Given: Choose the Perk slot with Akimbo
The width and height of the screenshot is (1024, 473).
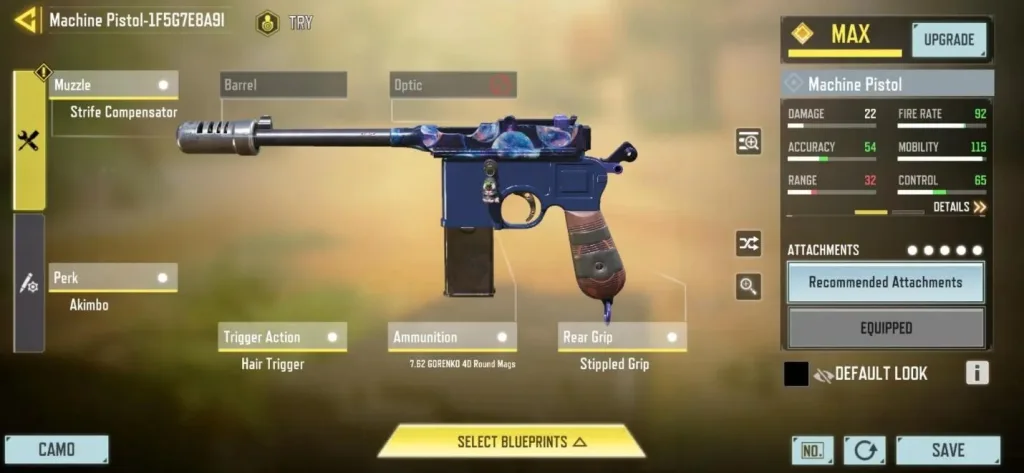Looking at the screenshot, I should tap(113, 277).
